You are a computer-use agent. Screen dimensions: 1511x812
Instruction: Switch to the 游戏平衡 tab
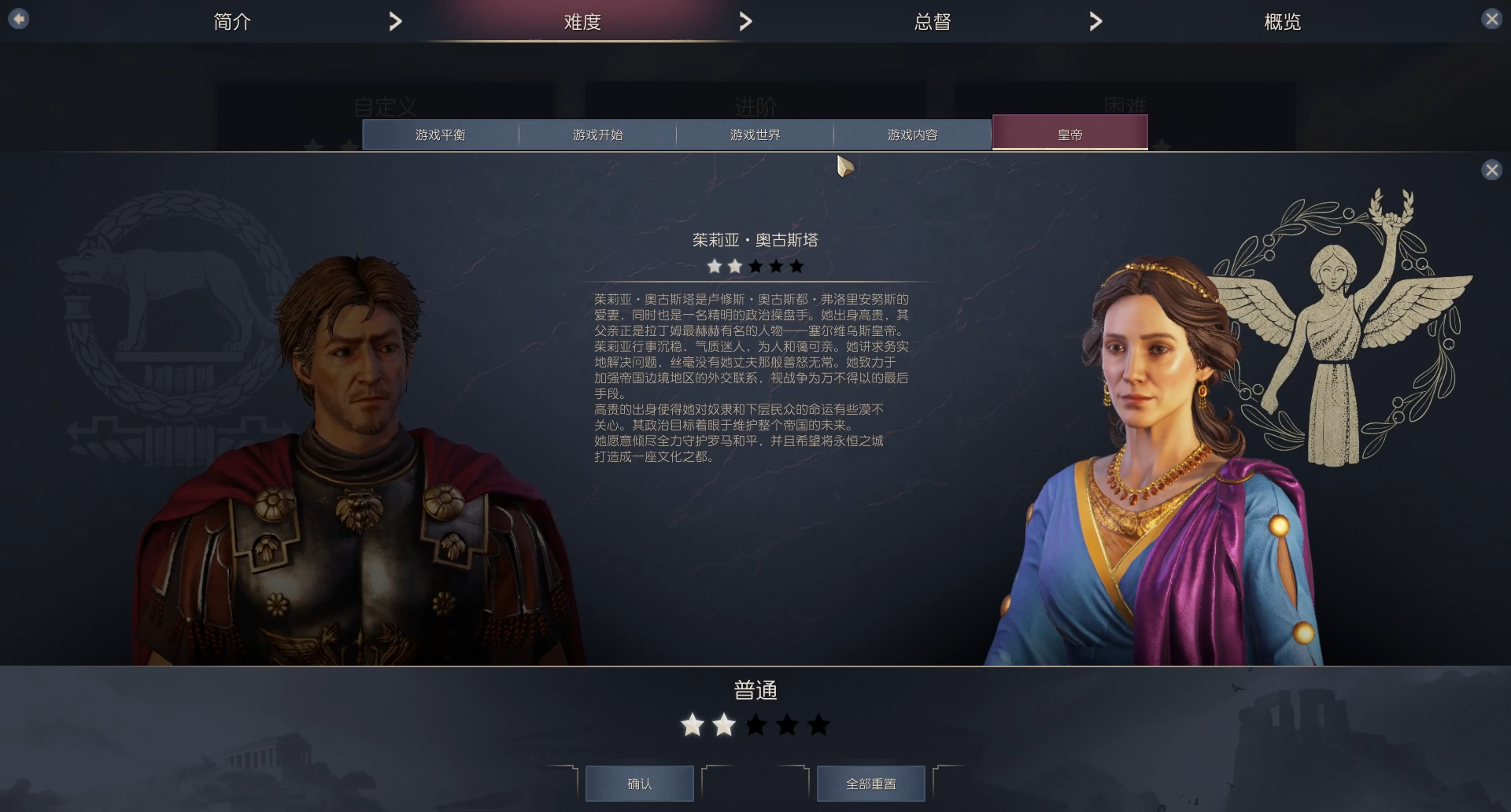coord(439,135)
